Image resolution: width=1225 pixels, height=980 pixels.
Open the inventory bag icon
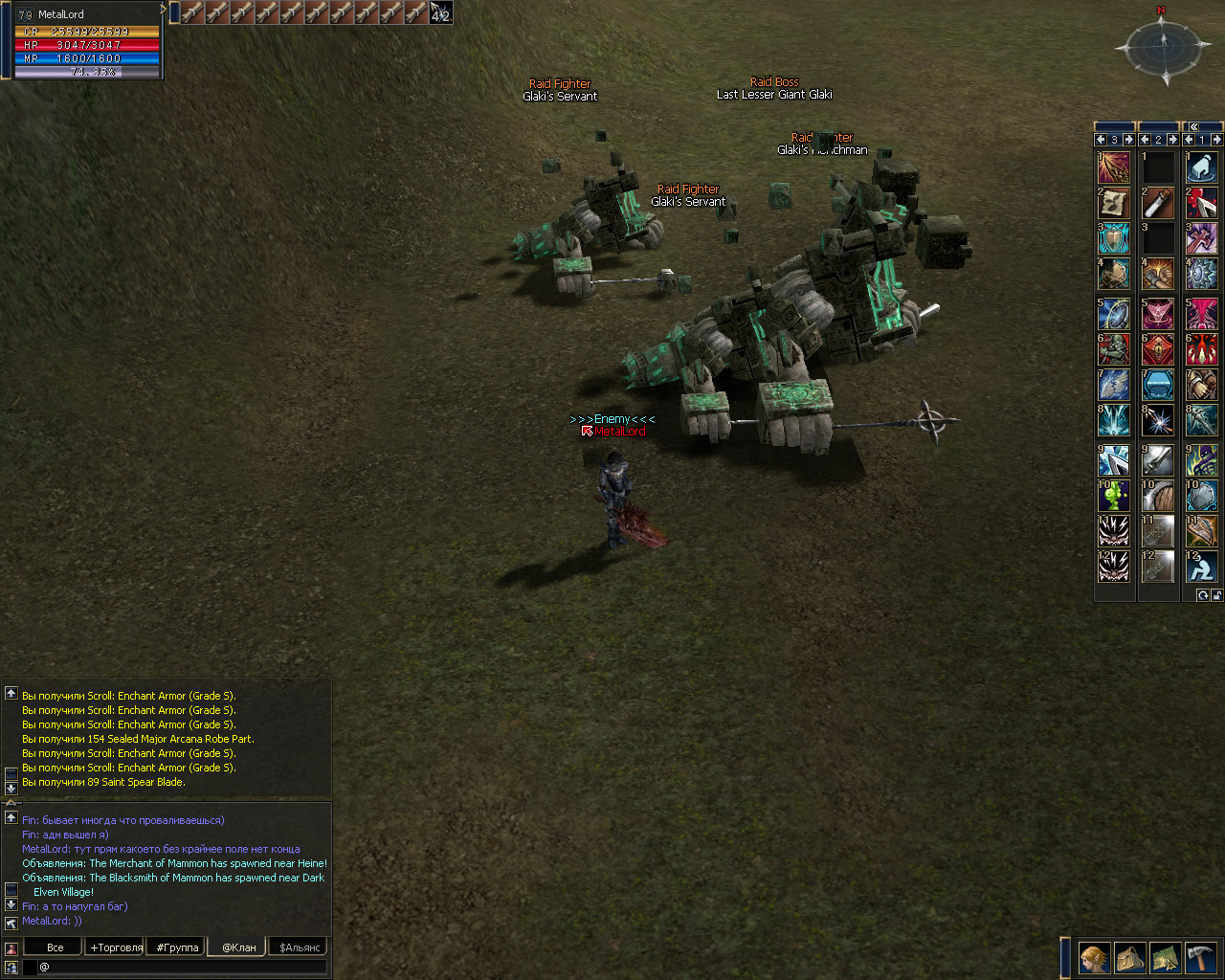1129,957
